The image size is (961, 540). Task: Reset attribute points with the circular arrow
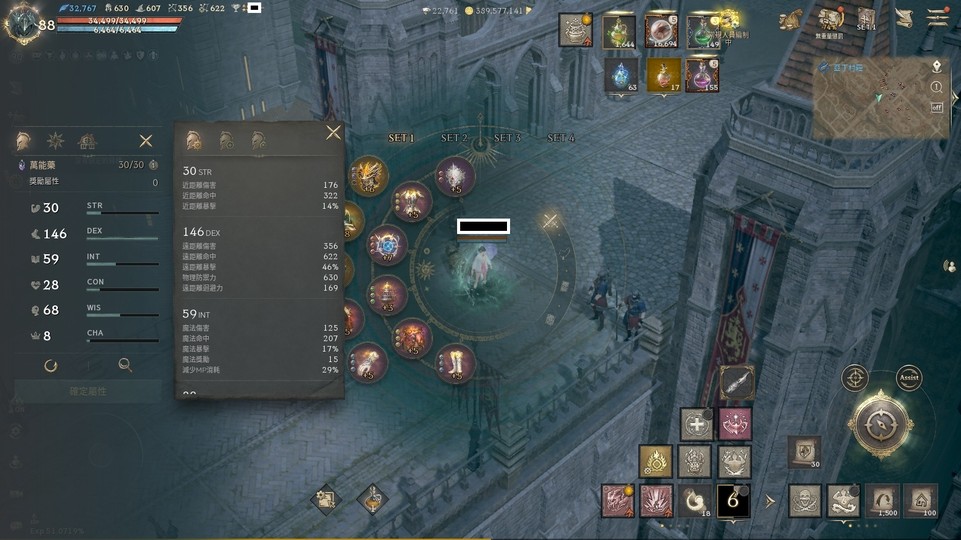51,366
